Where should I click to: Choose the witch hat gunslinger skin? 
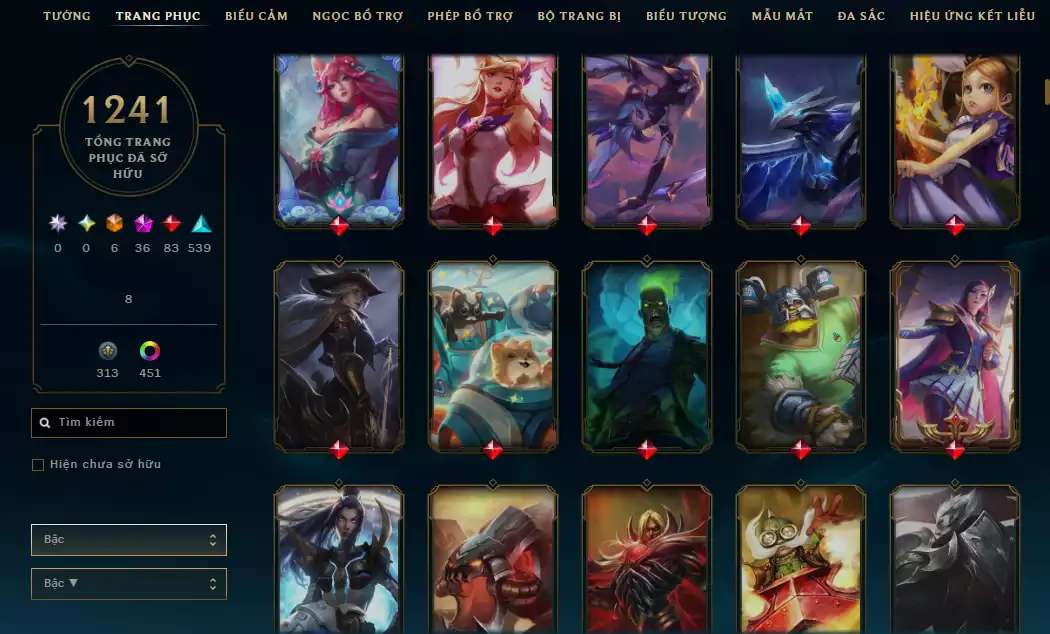(339, 355)
